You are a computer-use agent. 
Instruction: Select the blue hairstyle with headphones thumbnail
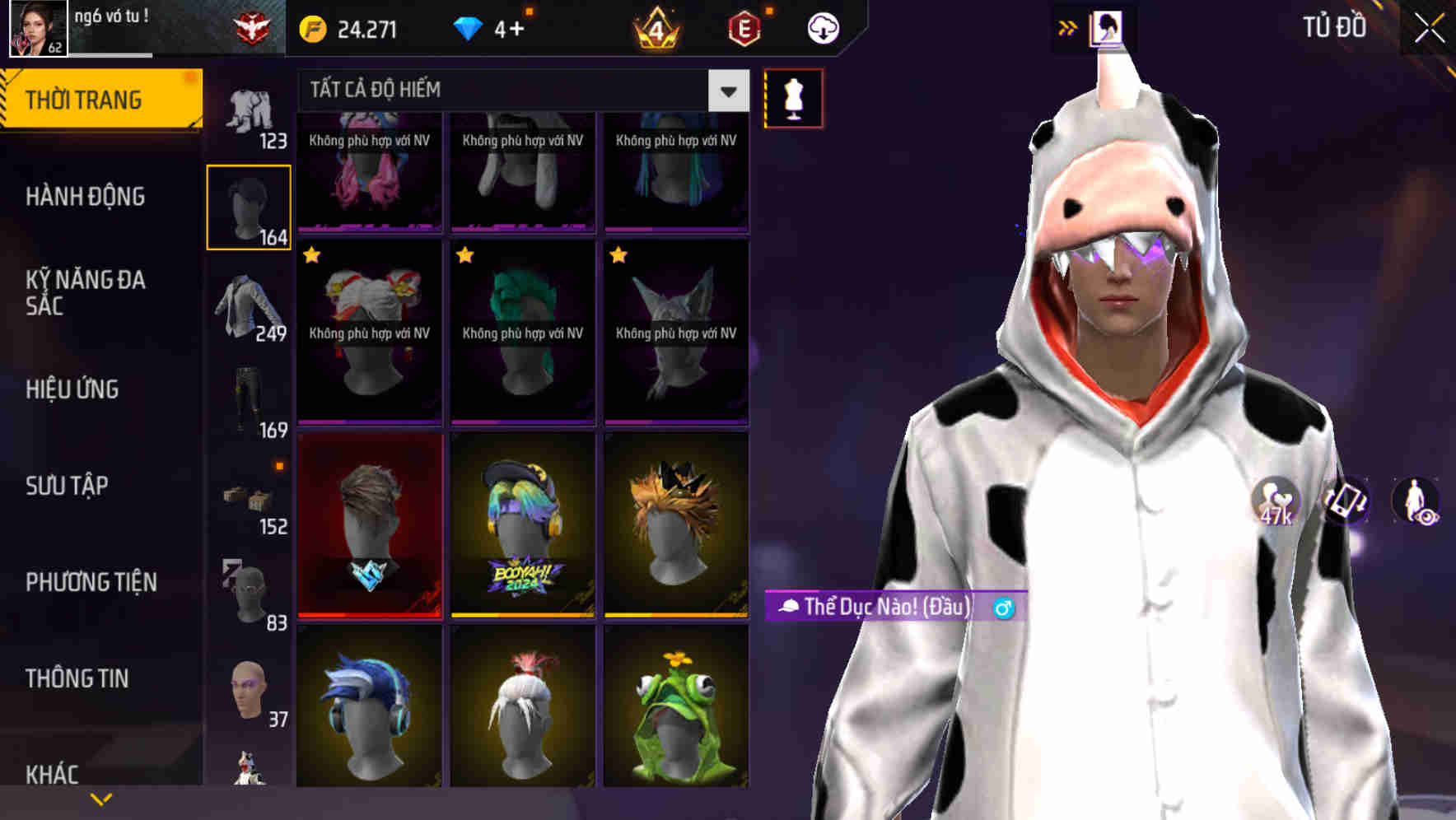coord(369,712)
